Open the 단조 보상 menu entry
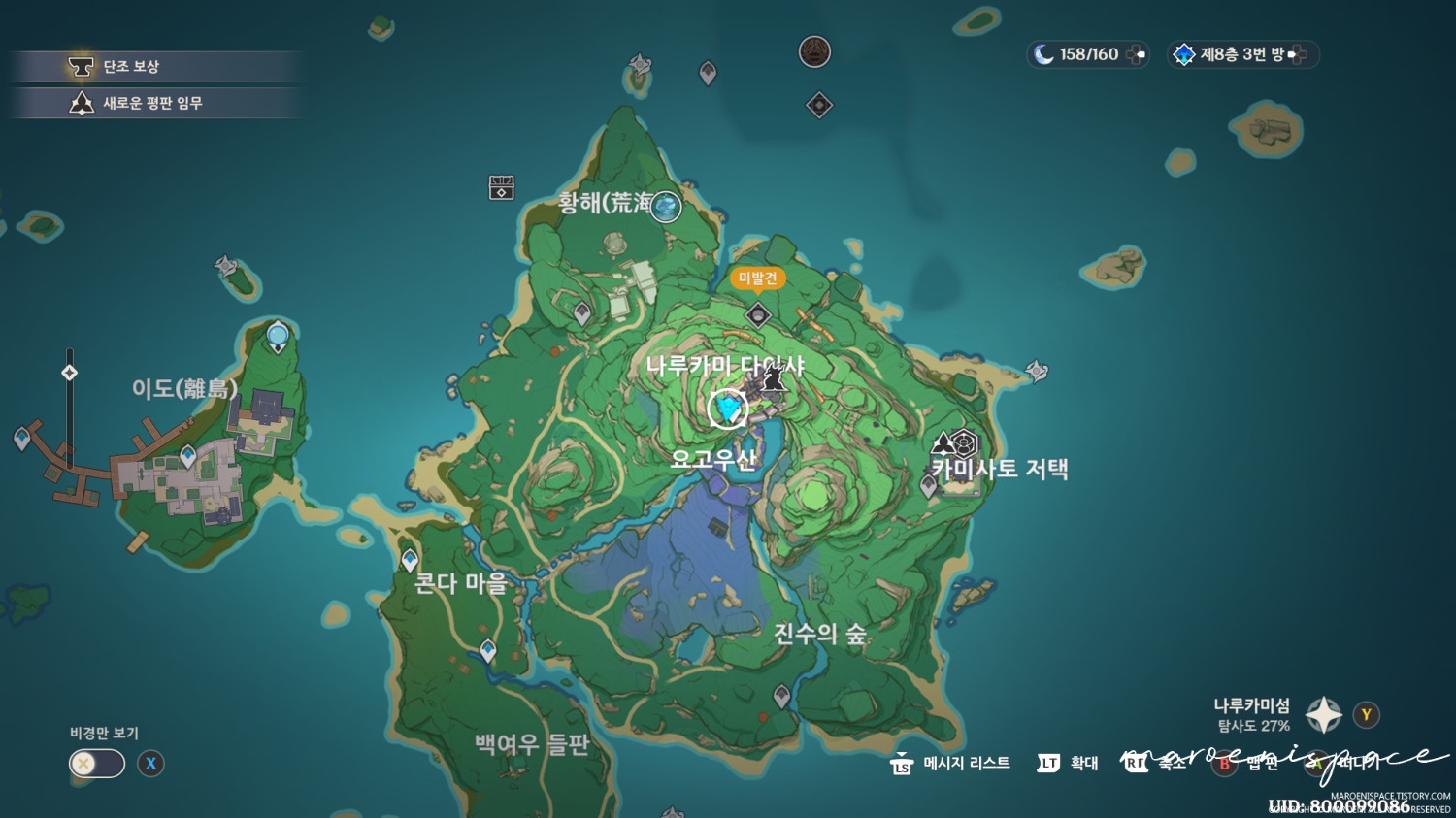1456x818 pixels. [x=155, y=66]
